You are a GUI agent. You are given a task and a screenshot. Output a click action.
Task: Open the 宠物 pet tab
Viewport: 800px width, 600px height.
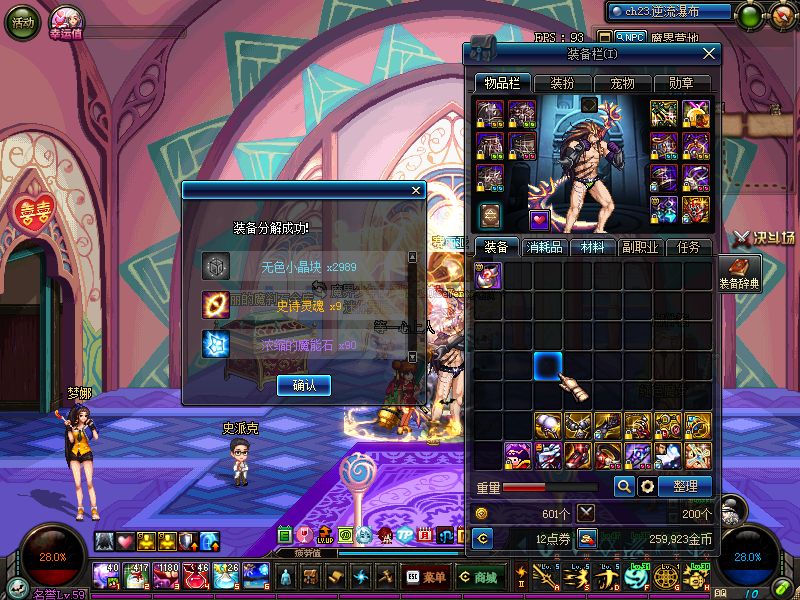[622, 83]
